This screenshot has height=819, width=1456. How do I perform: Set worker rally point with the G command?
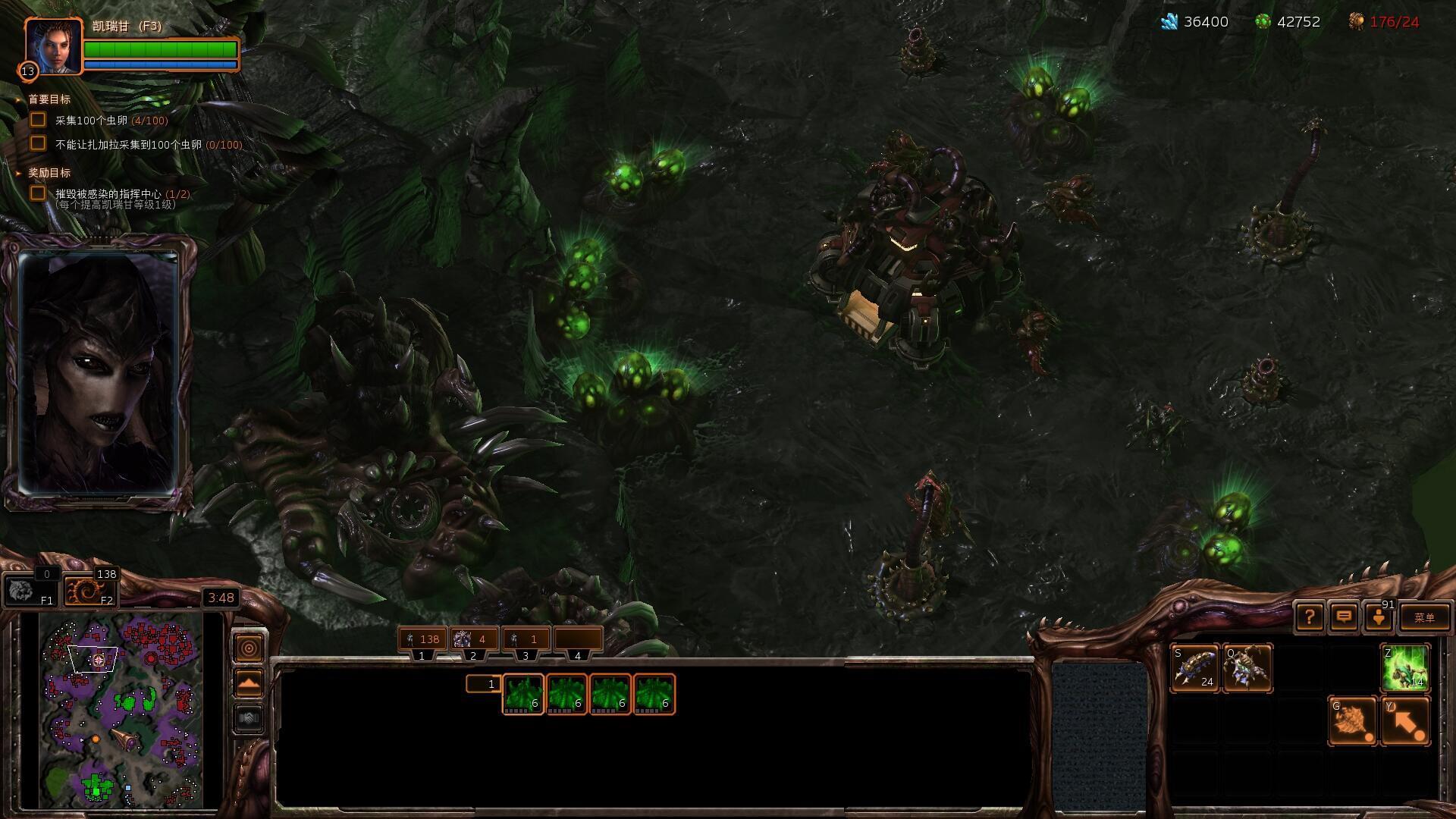[1352, 721]
